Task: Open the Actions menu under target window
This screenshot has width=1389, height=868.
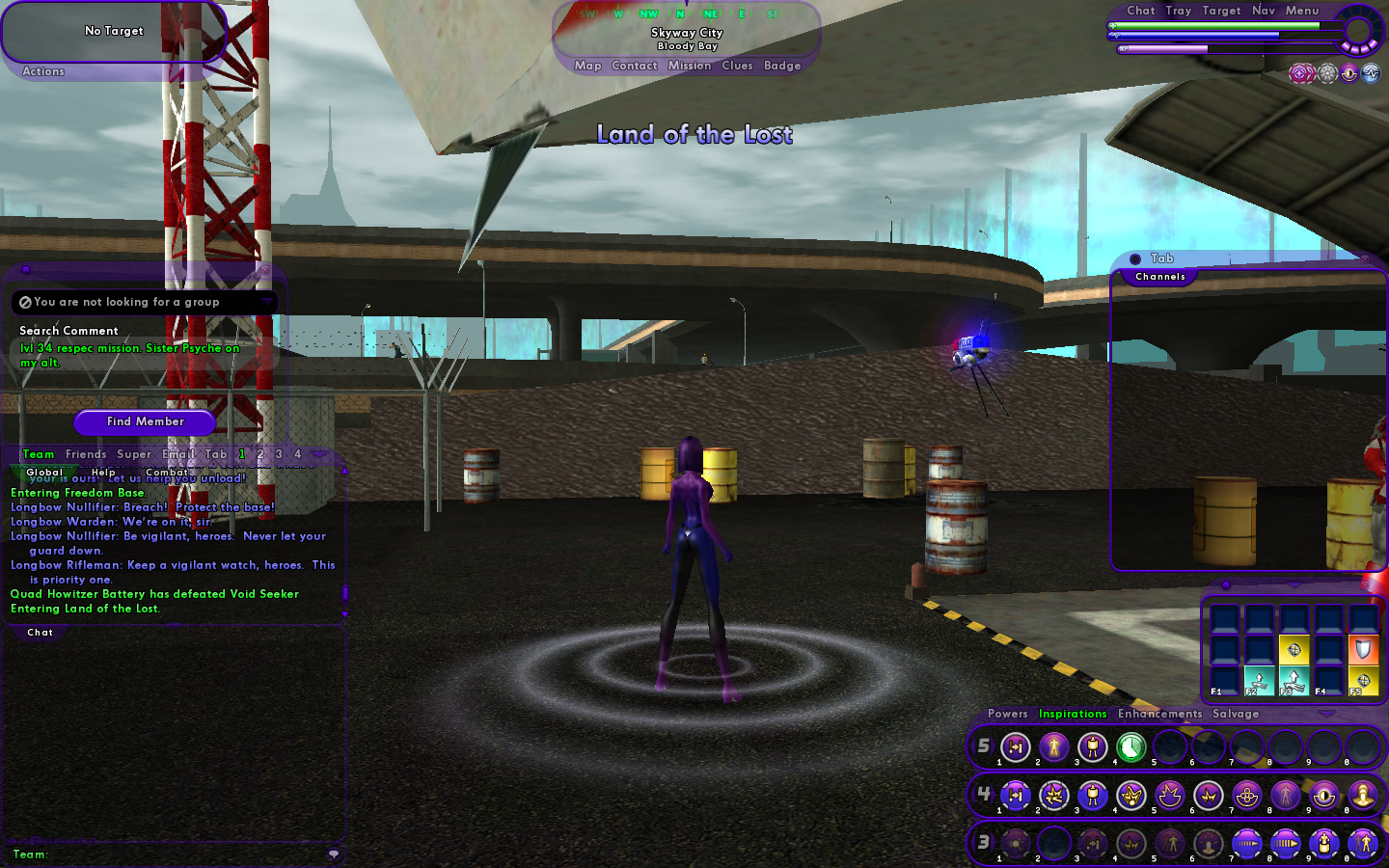Action: click(x=43, y=71)
